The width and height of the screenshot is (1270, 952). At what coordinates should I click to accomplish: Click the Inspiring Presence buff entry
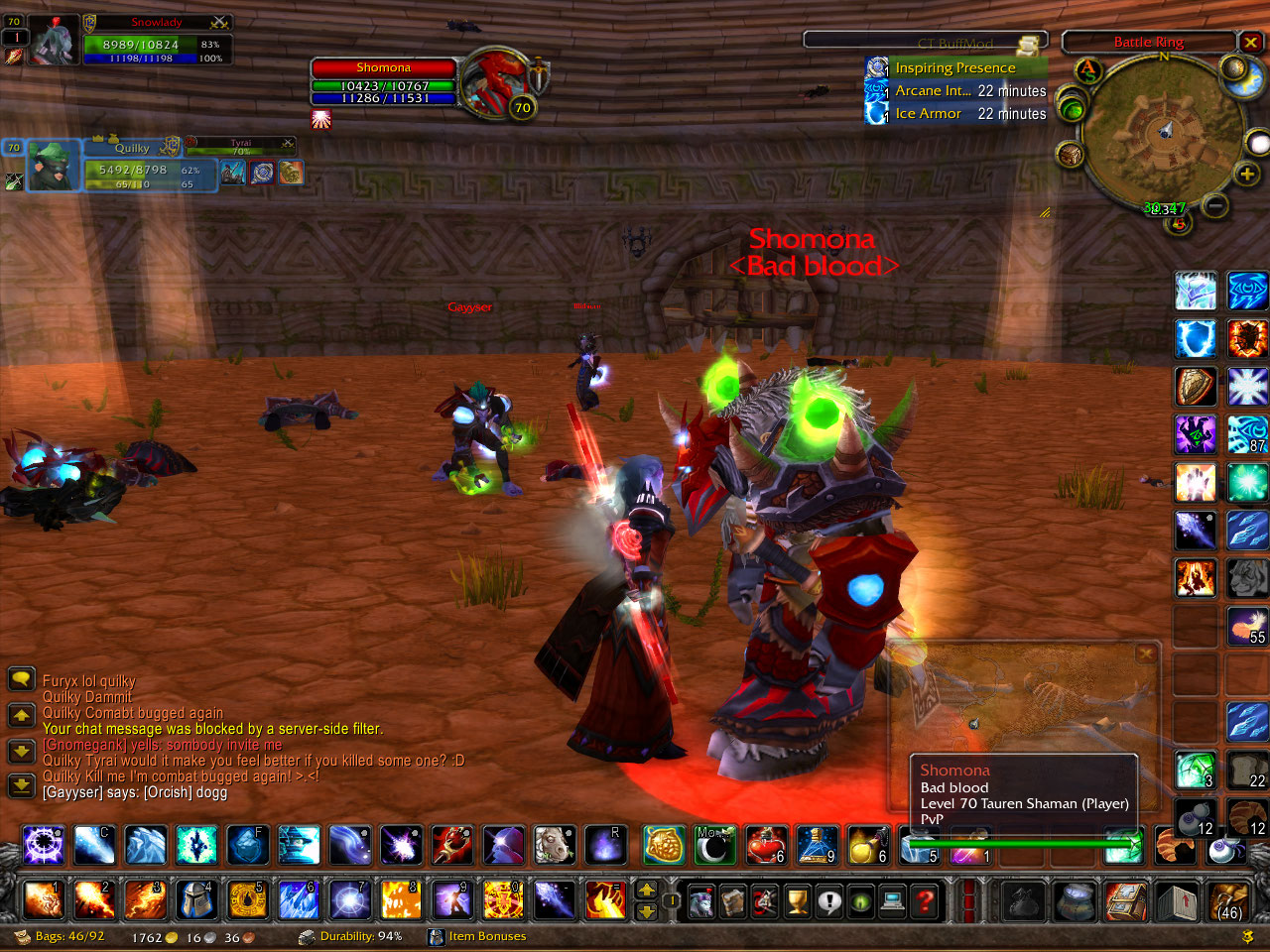(954, 67)
